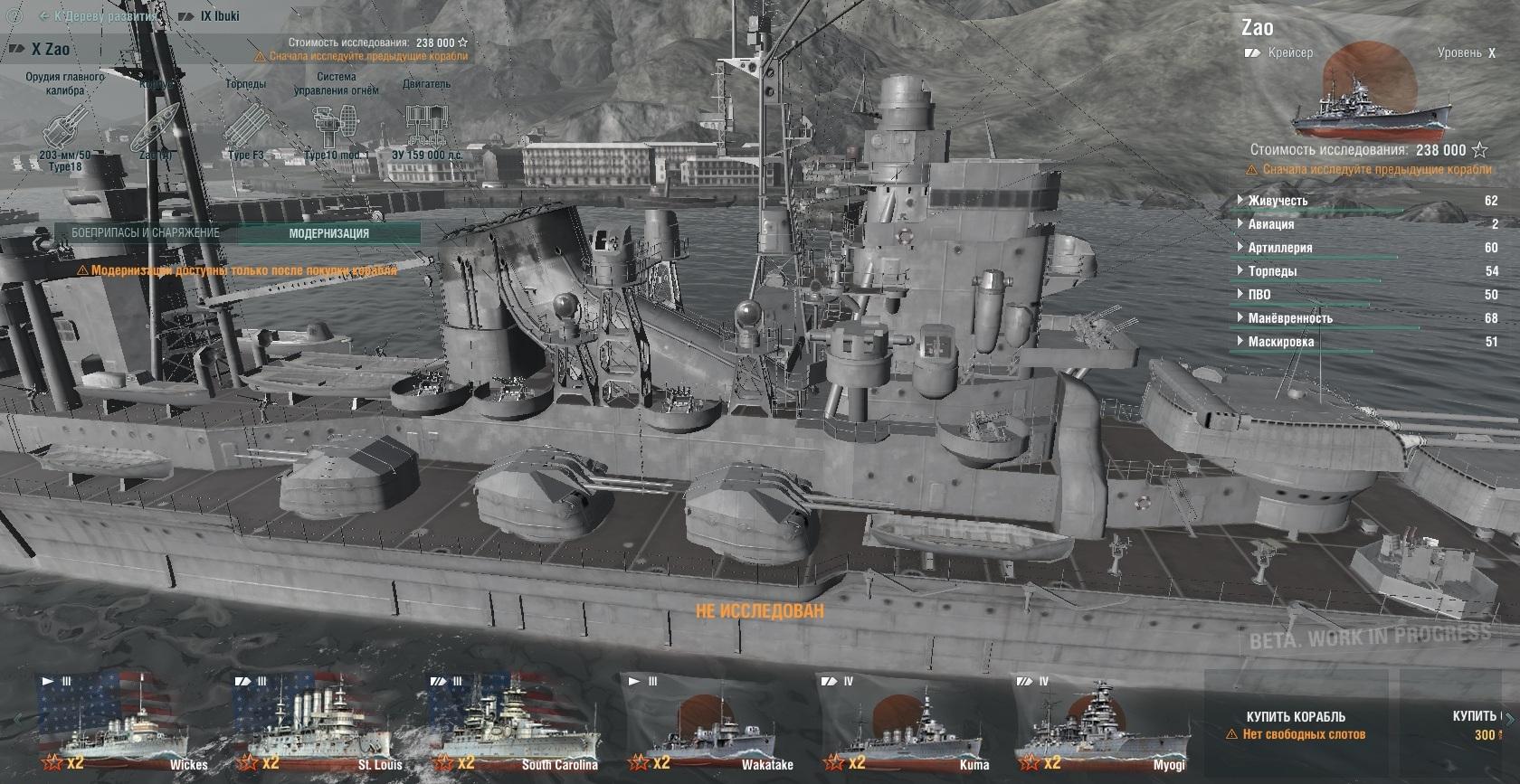Choose the St. Louis ship in the carousel
This screenshot has height=784, width=1520.
pyautogui.click(x=319, y=722)
